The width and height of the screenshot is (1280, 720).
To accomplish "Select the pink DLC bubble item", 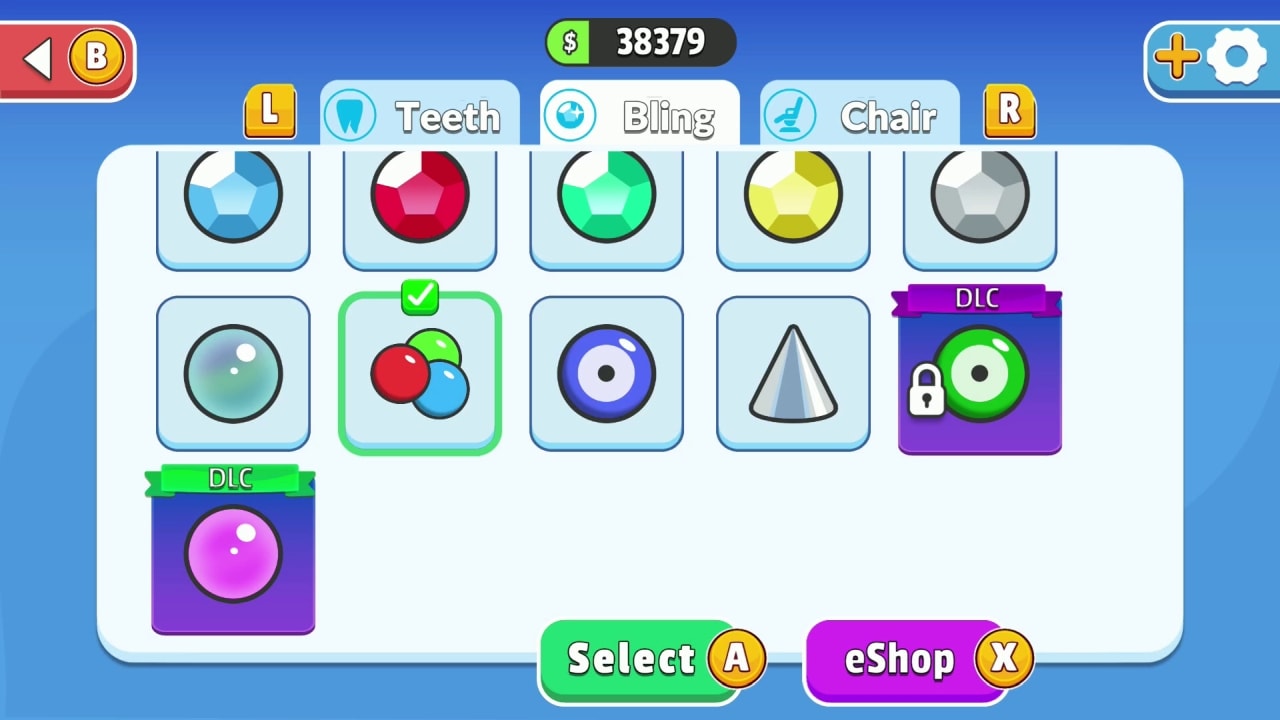I will (x=233, y=552).
